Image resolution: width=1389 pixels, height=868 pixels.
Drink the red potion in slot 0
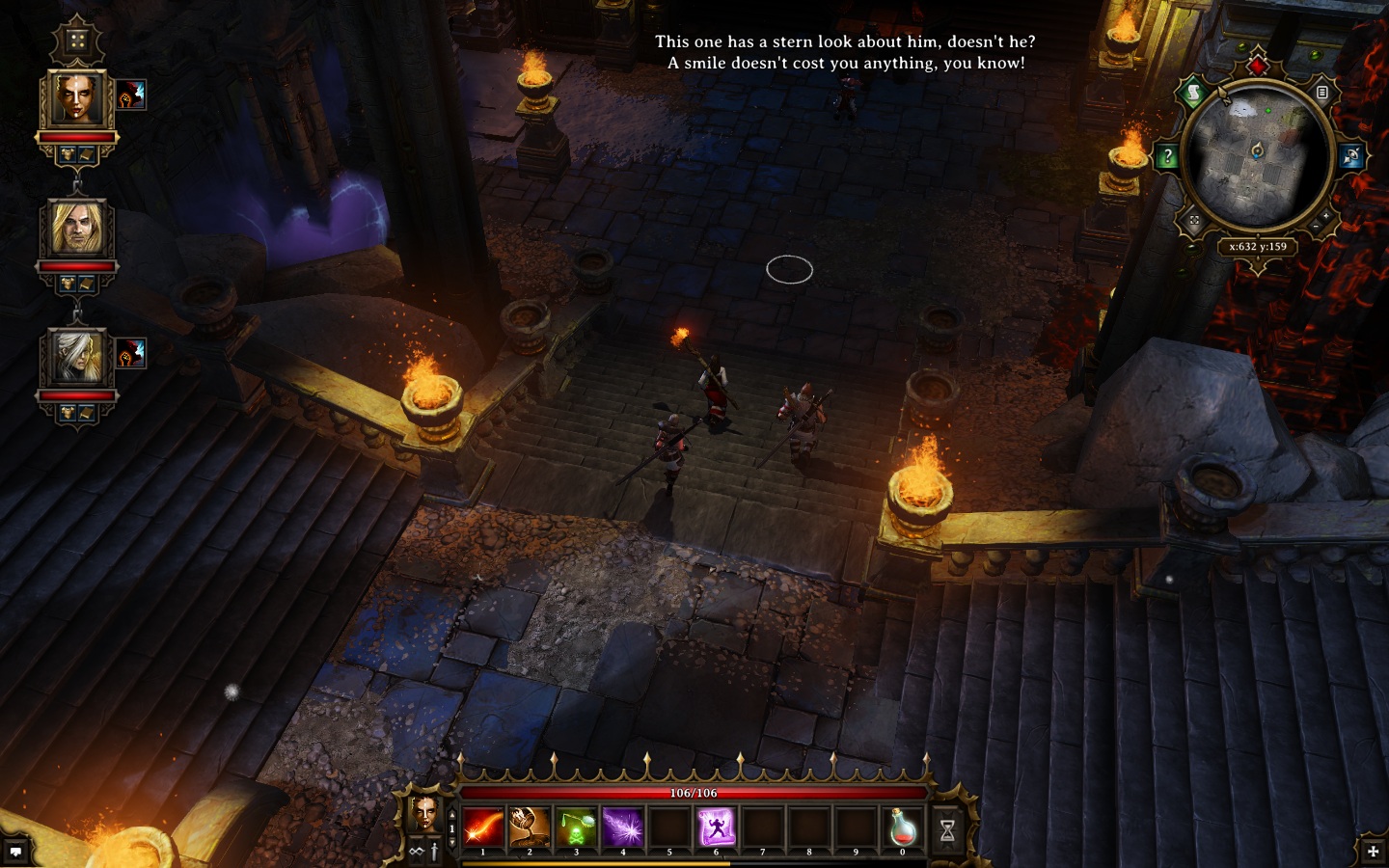click(x=903, y=827)
